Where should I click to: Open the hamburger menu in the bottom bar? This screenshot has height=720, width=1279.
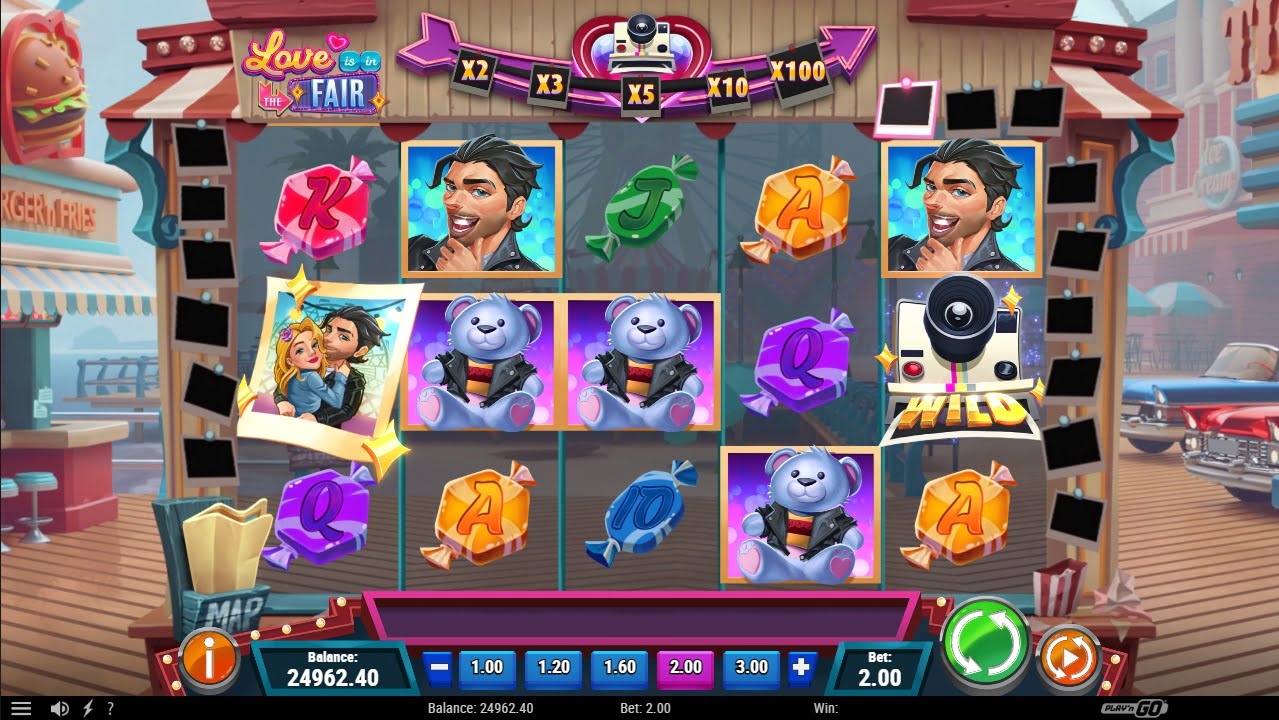coord(21,708)
